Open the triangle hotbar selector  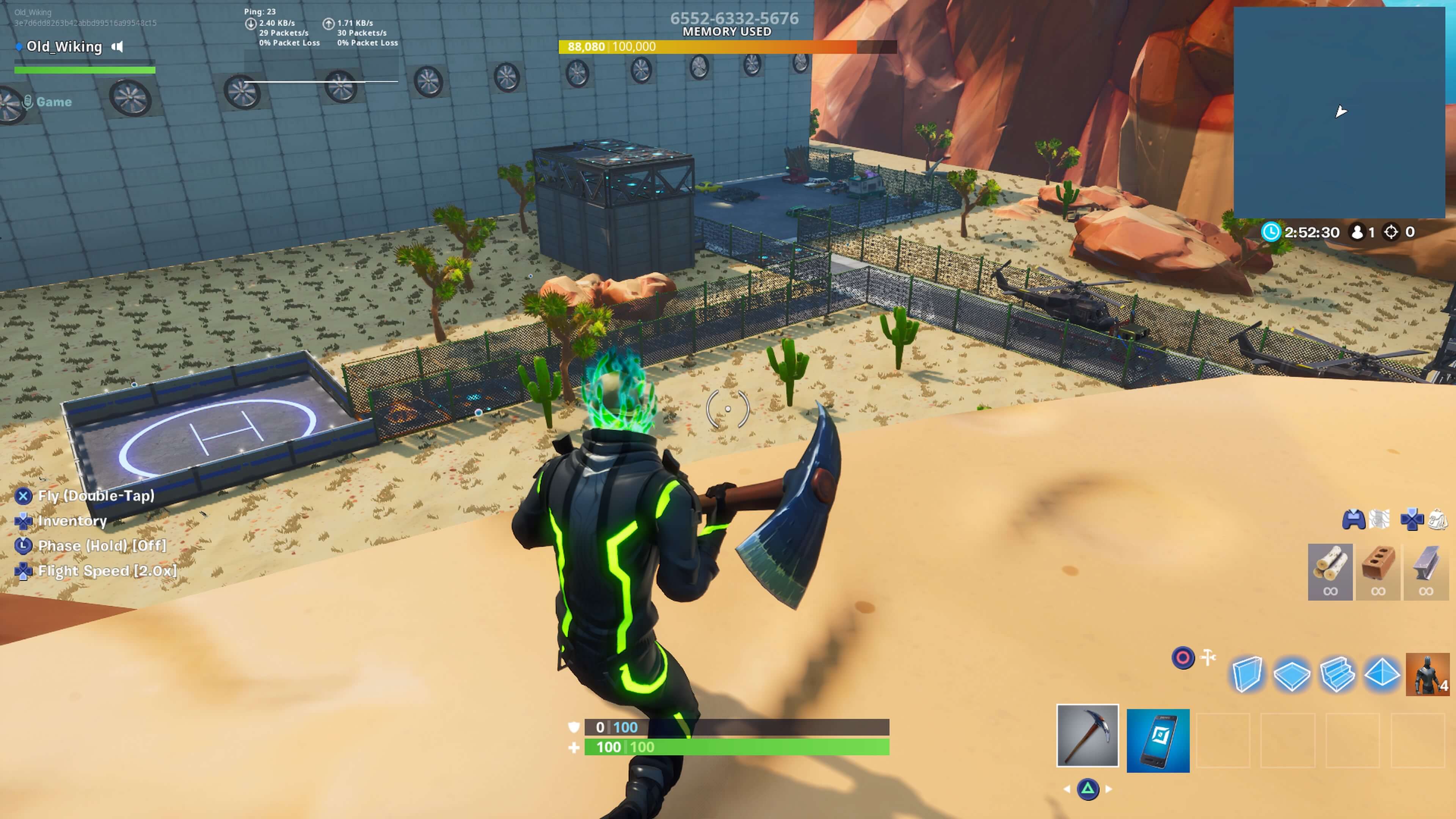(1088, 789)
